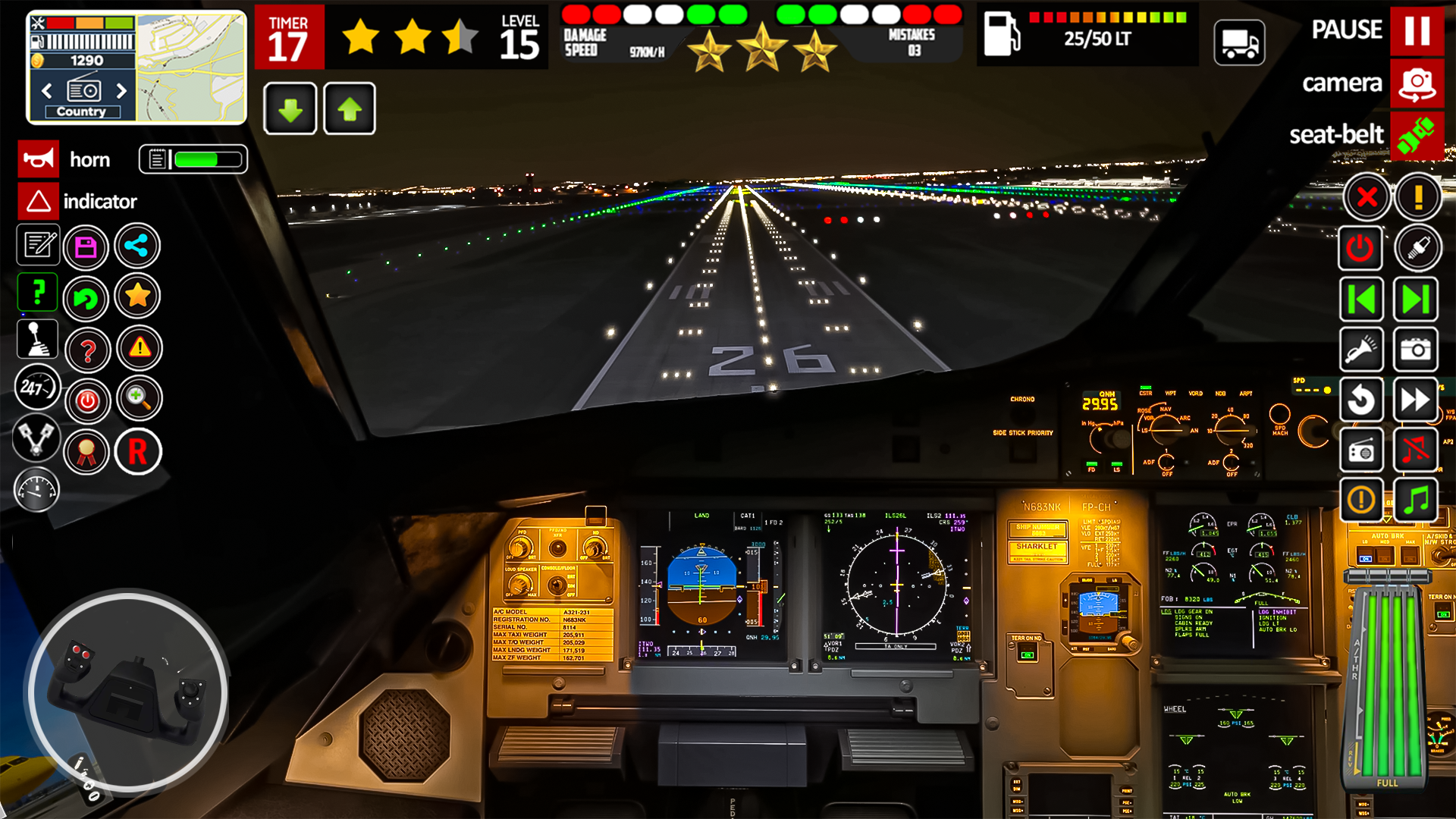Click the right chevron beside minimap radio icon
Image resolution: width=1456 pixels, height=819 pixels.
(x=121, y=91)
